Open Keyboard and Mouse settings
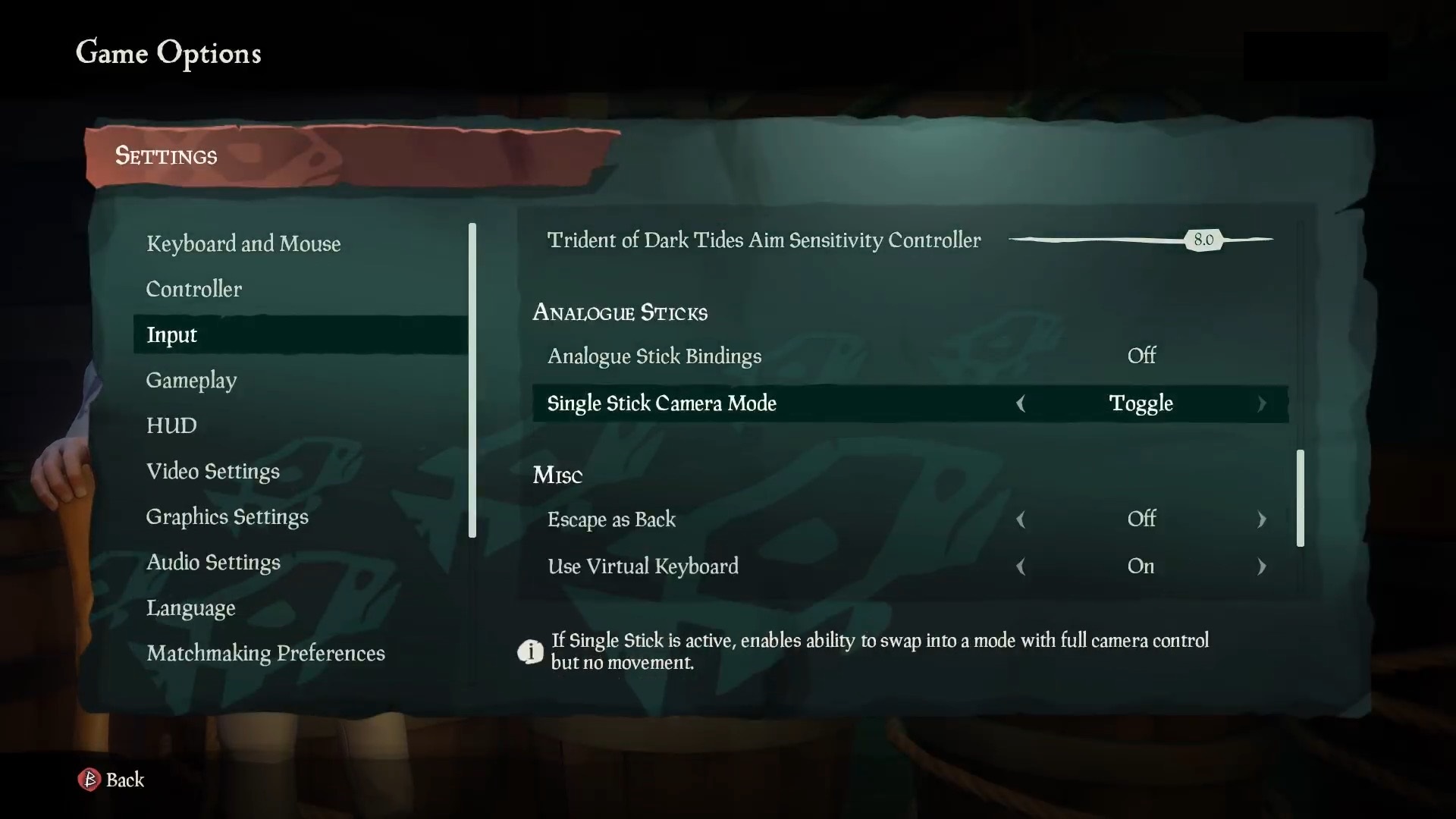 click(x=243, y=243)
